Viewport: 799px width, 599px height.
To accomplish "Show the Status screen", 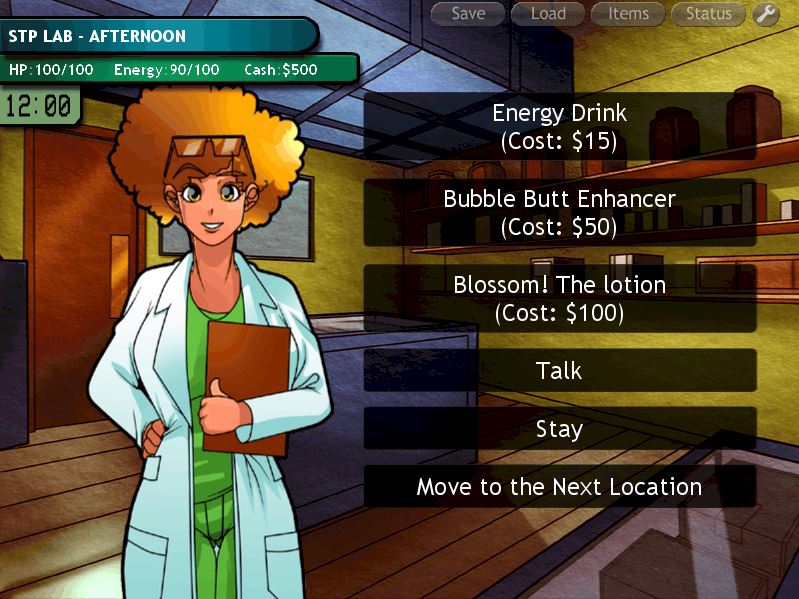I will tap(708, 14).
